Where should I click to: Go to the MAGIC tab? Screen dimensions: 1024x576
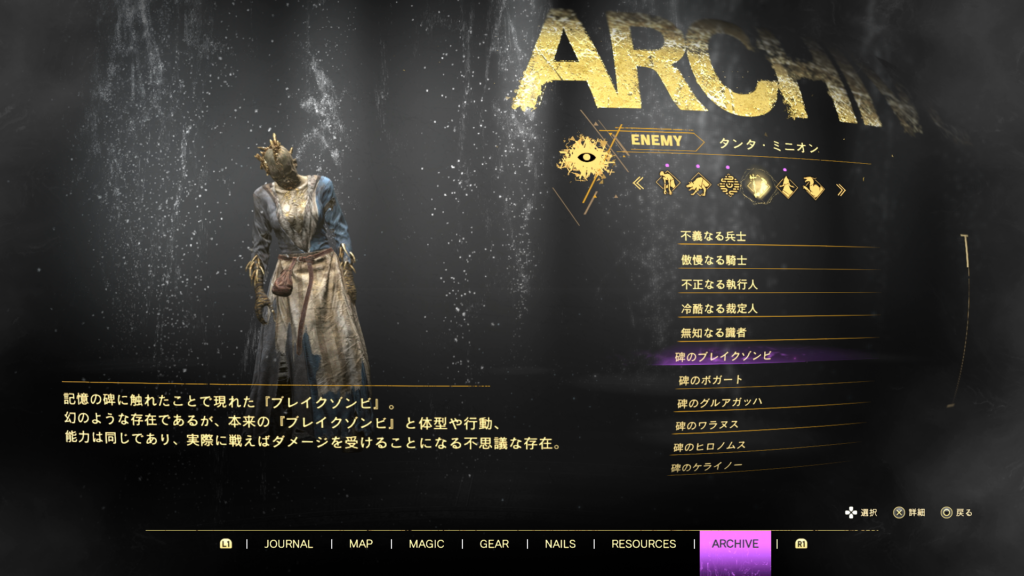click(x=426, y=544)
